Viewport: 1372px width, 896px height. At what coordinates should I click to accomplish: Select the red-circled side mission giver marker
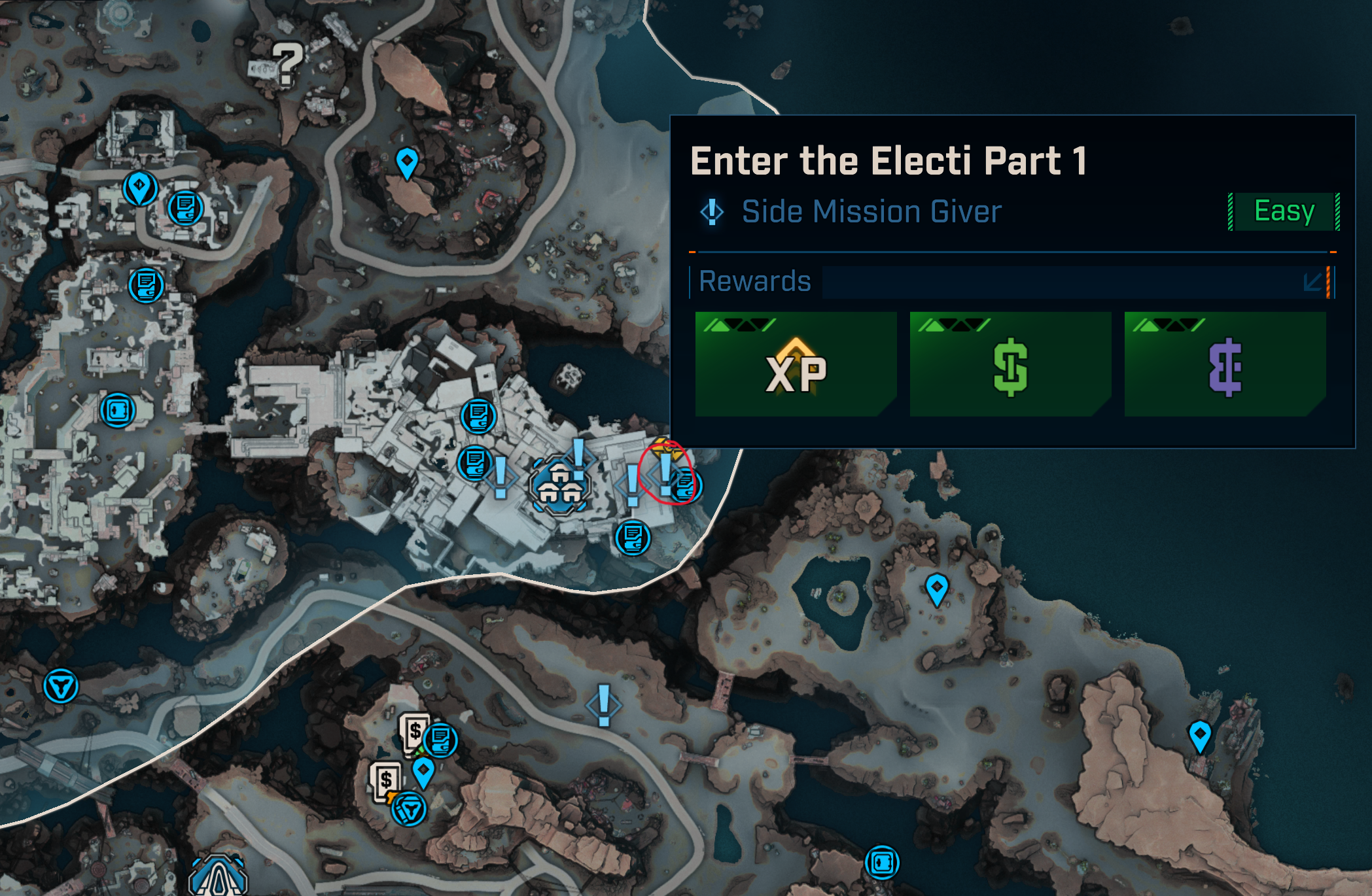pos(665,474)
